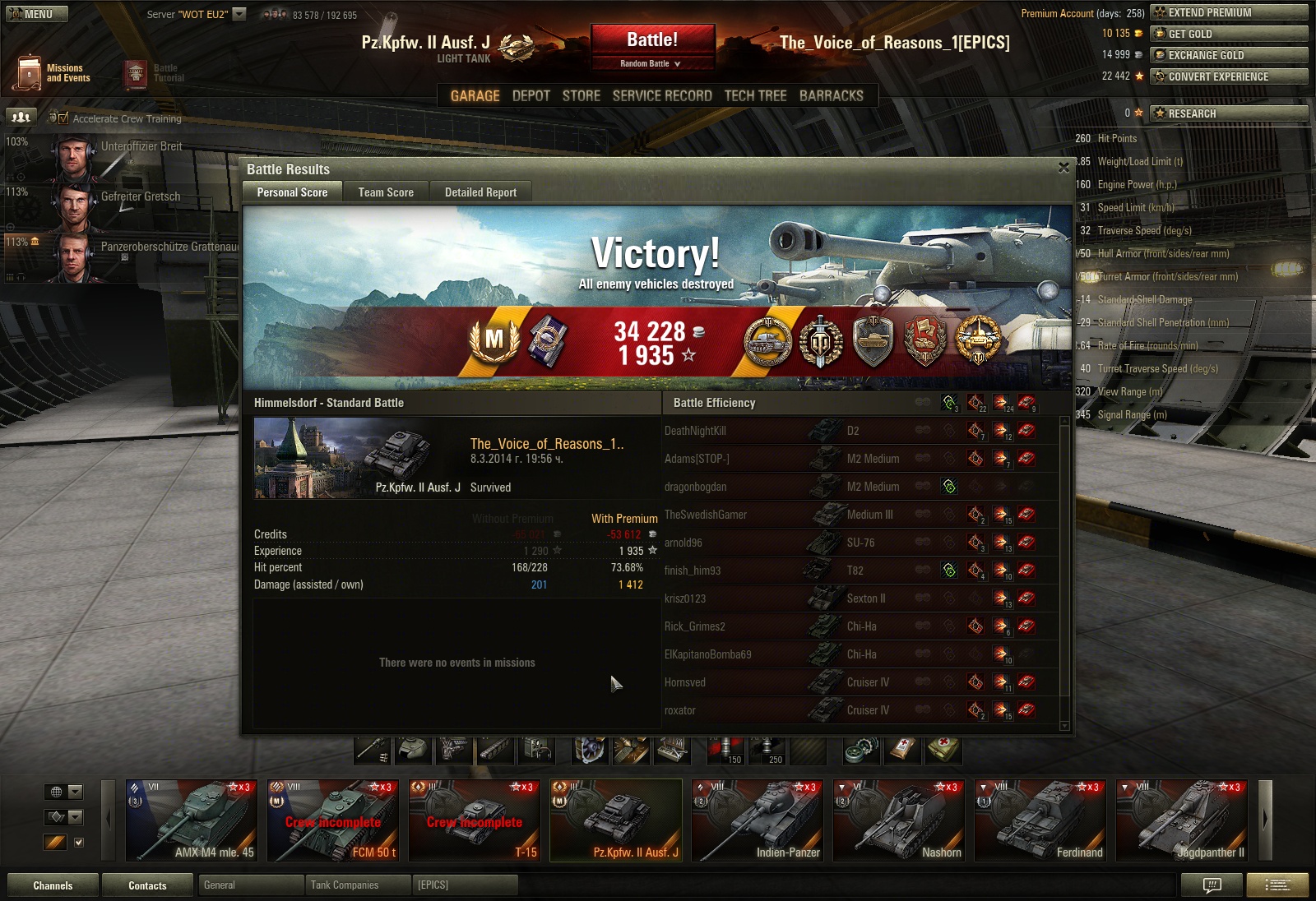Open the Detailed Report tab
The width and height of the screenshot is (1316, 901).
coord(480,192)
